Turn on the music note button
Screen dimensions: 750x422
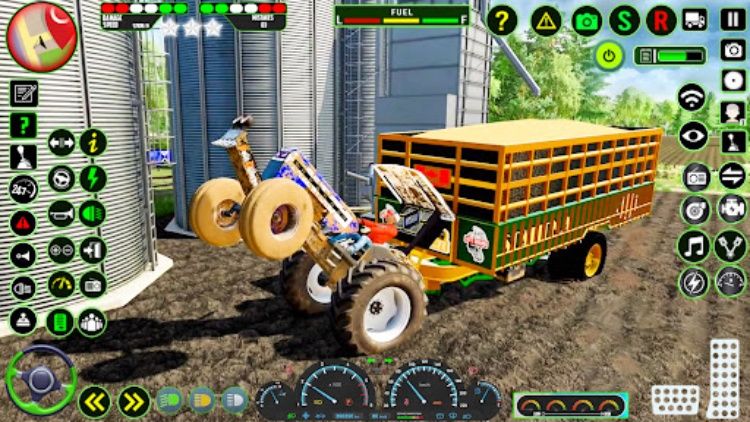pyautogui.click(x=692, y=245)
